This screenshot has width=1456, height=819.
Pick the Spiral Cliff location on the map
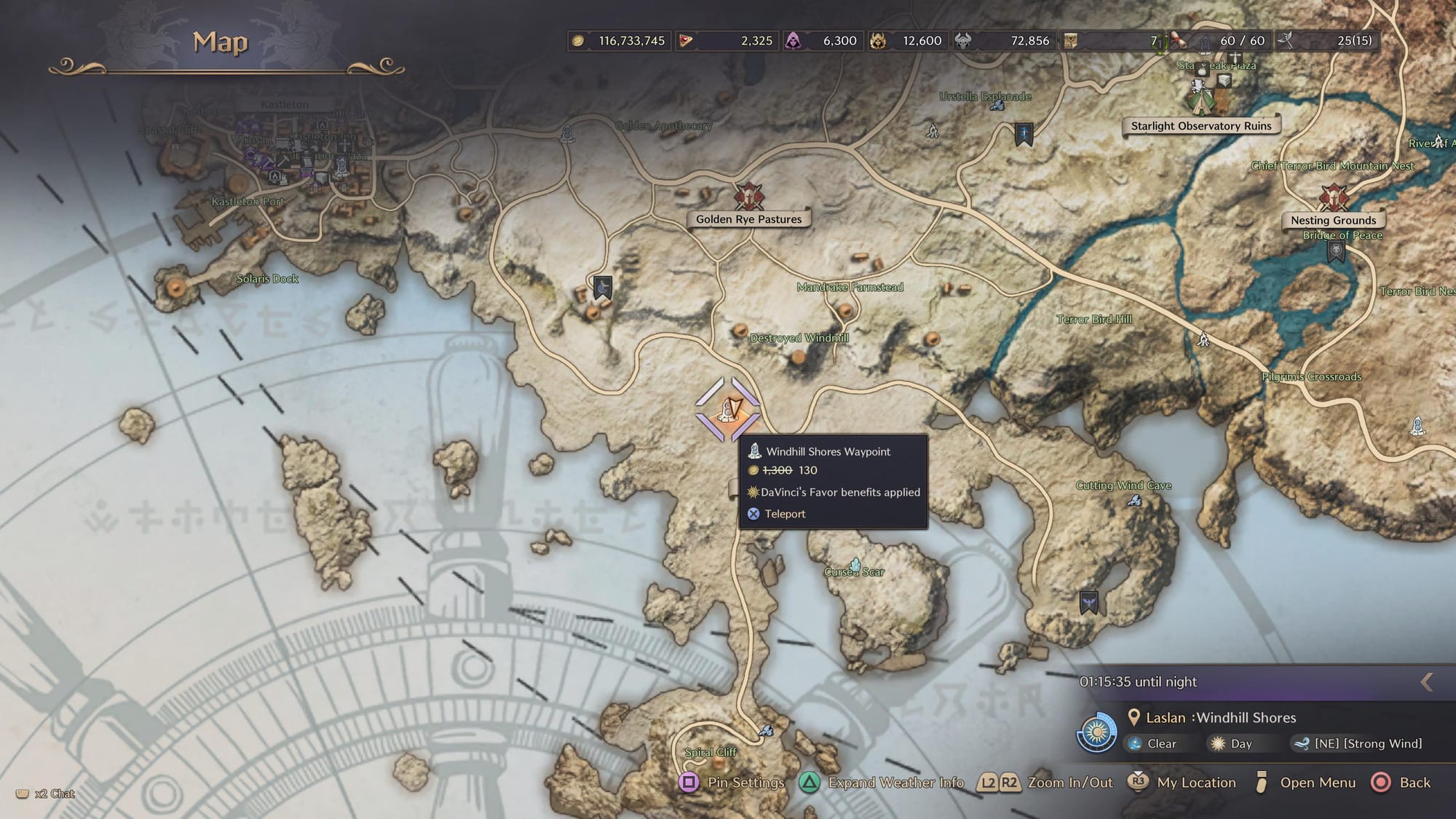click(x=711, y=752)
